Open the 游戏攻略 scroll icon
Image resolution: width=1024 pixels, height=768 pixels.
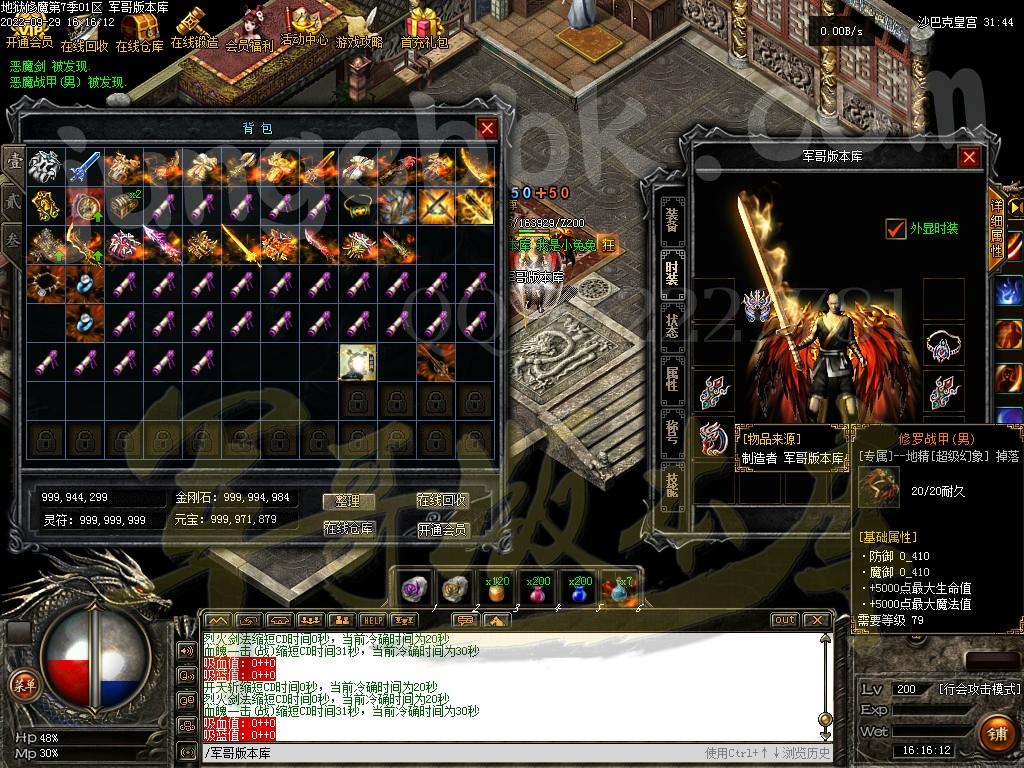coord(359,28)
